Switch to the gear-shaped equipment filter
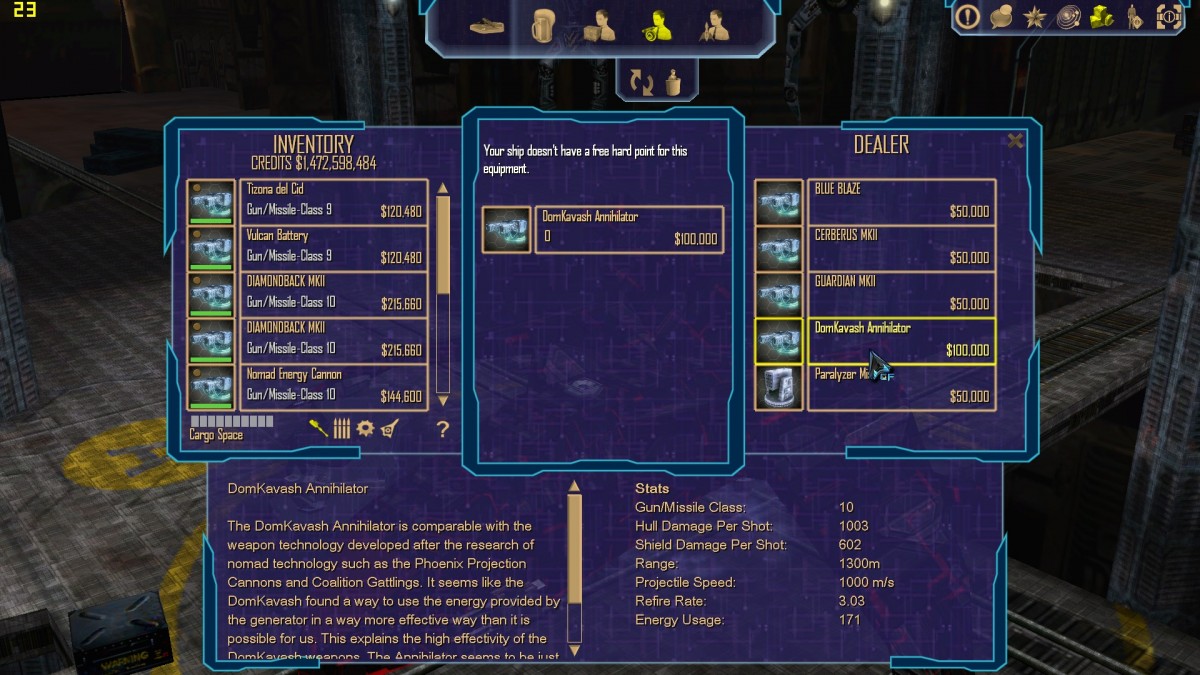The height and width of the screenshot is (675, 1200). [x=365, y=429]
